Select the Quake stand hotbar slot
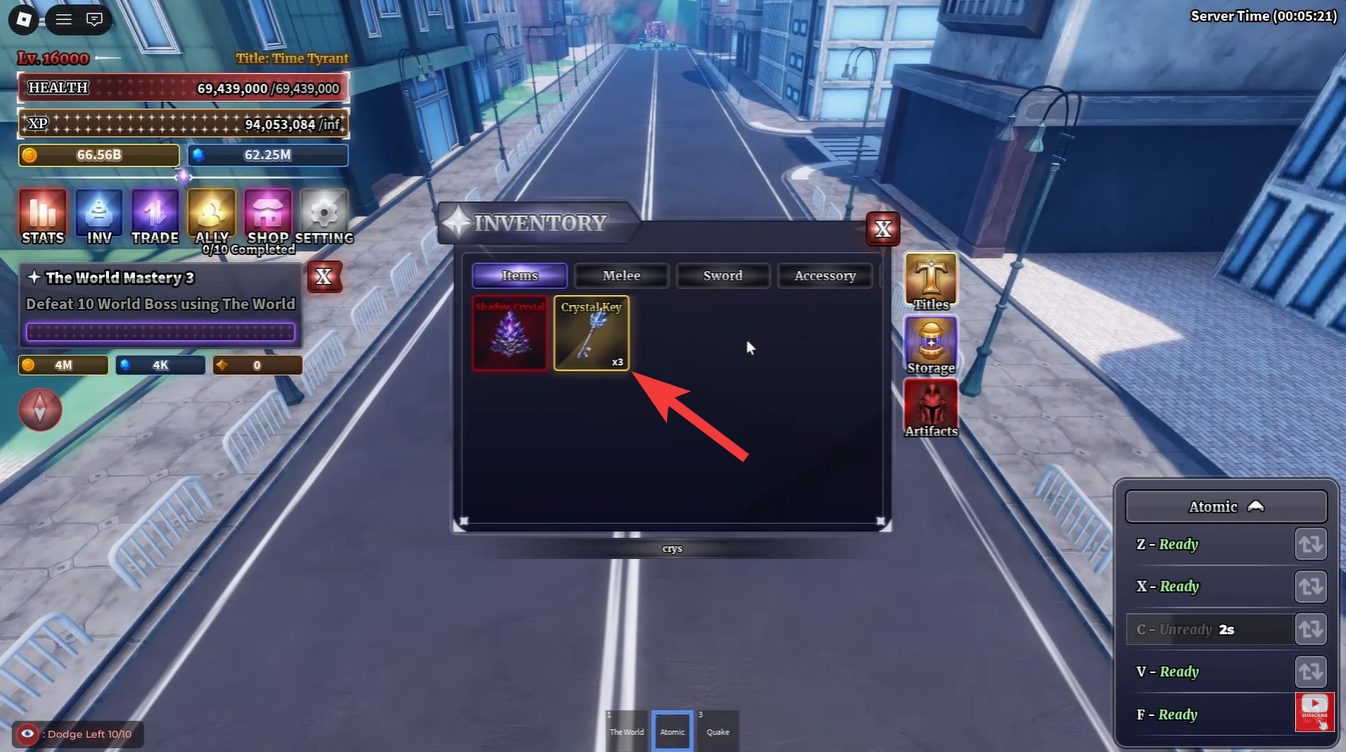Image resolution: width=1346 pixels, height=752 pixels. [x=717, y=730]
